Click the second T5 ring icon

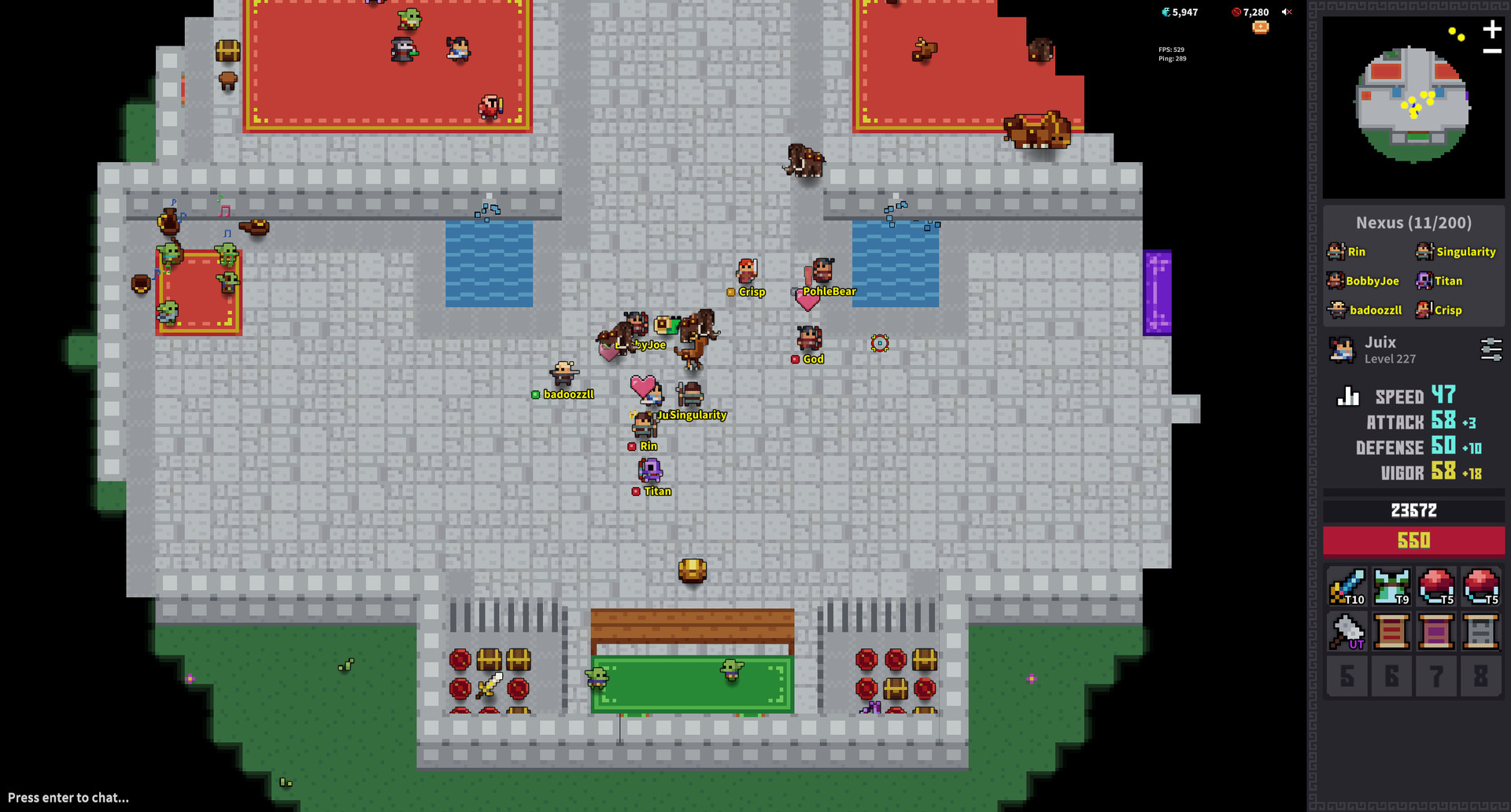1481,586
